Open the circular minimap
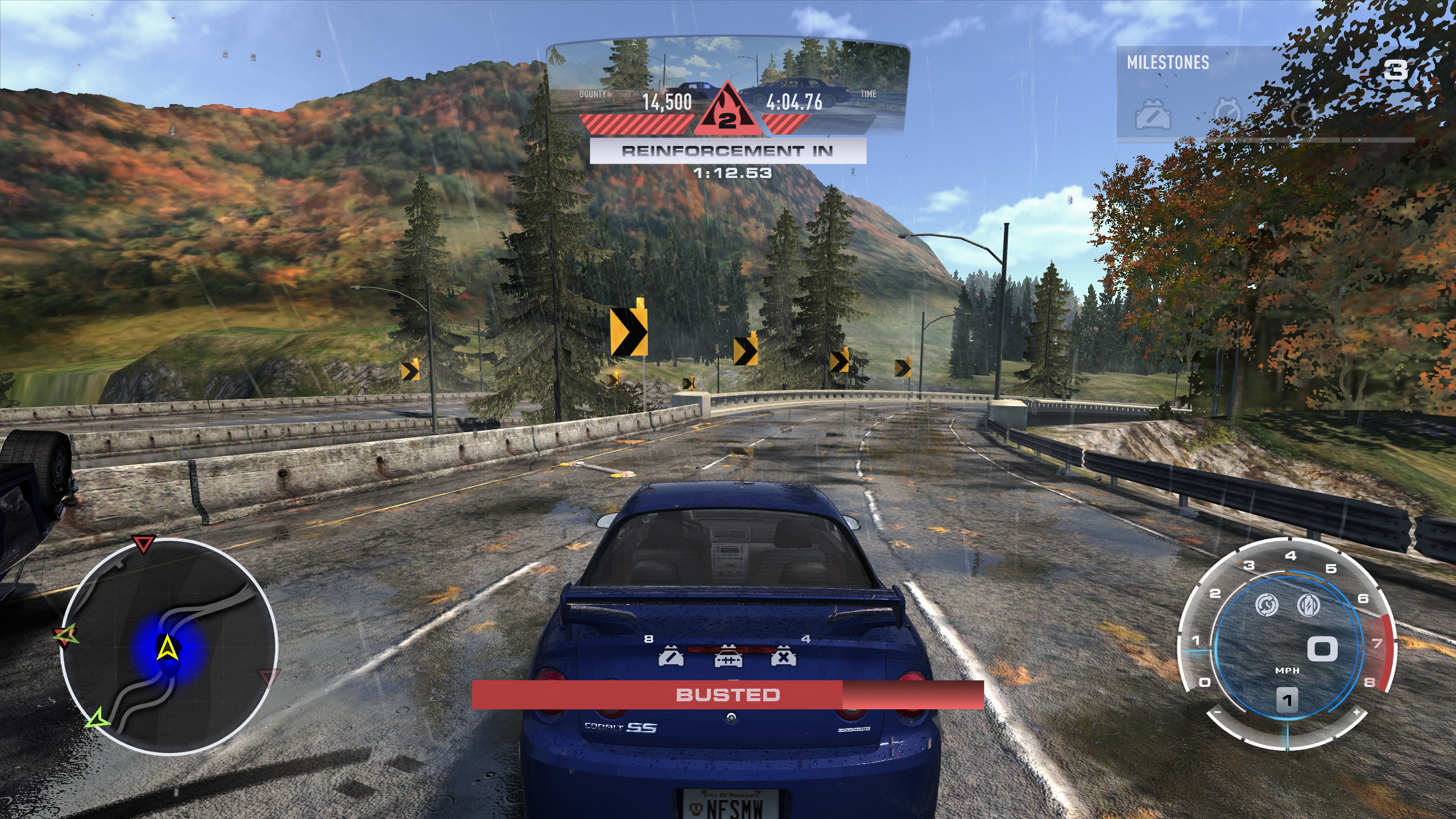 coord(169,646)
